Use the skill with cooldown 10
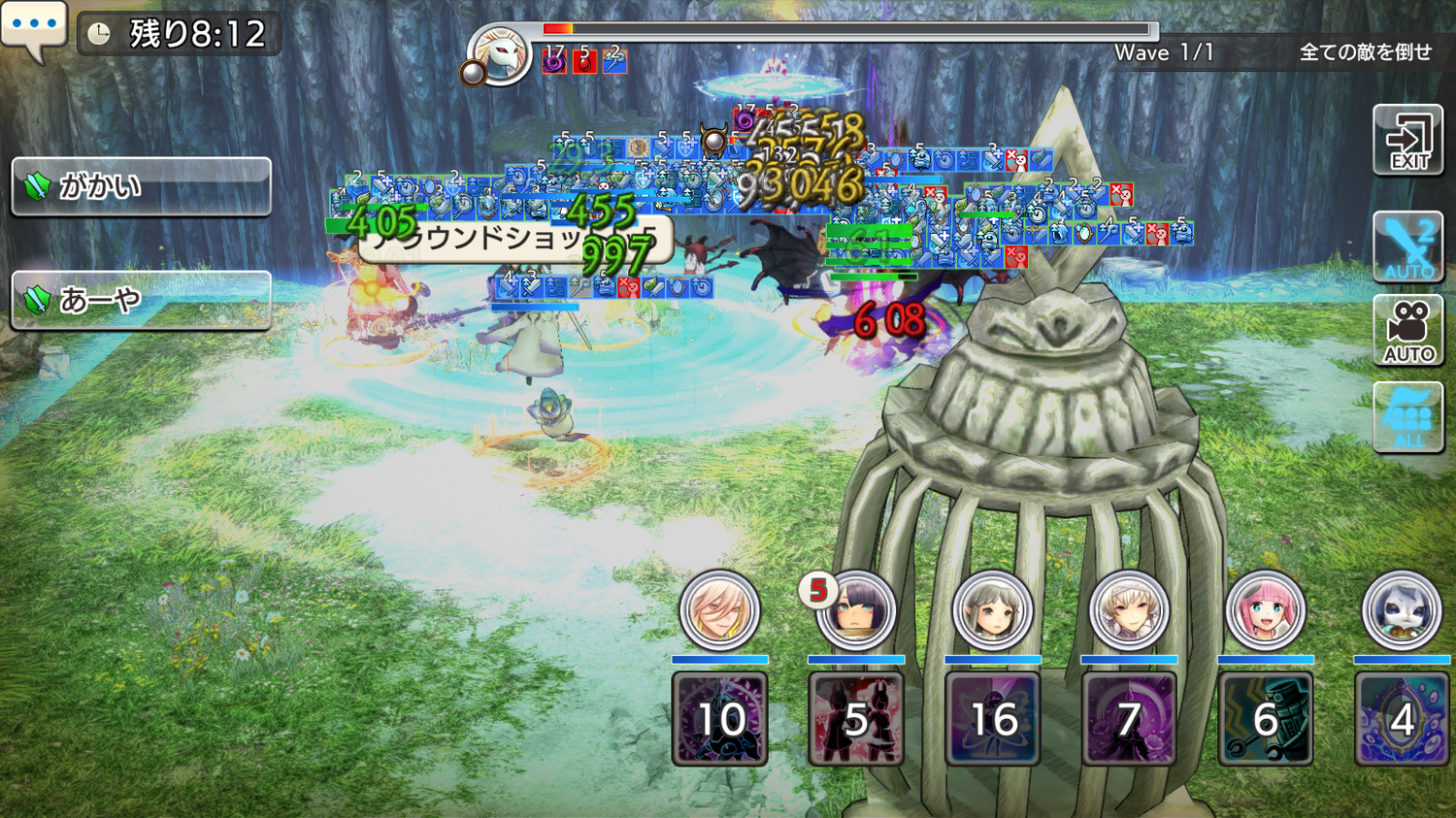Viewport: 1456px width, 818px height. pyautogui.click(x=720, y=719)
